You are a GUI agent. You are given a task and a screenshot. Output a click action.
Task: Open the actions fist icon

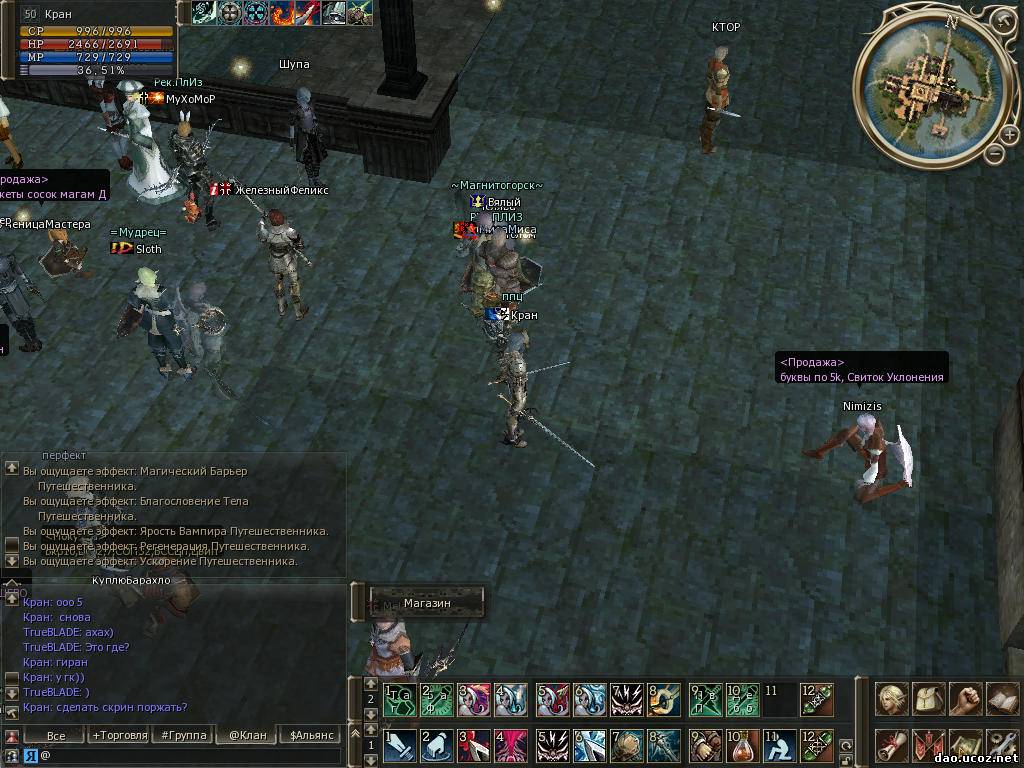tap(965, 699)
